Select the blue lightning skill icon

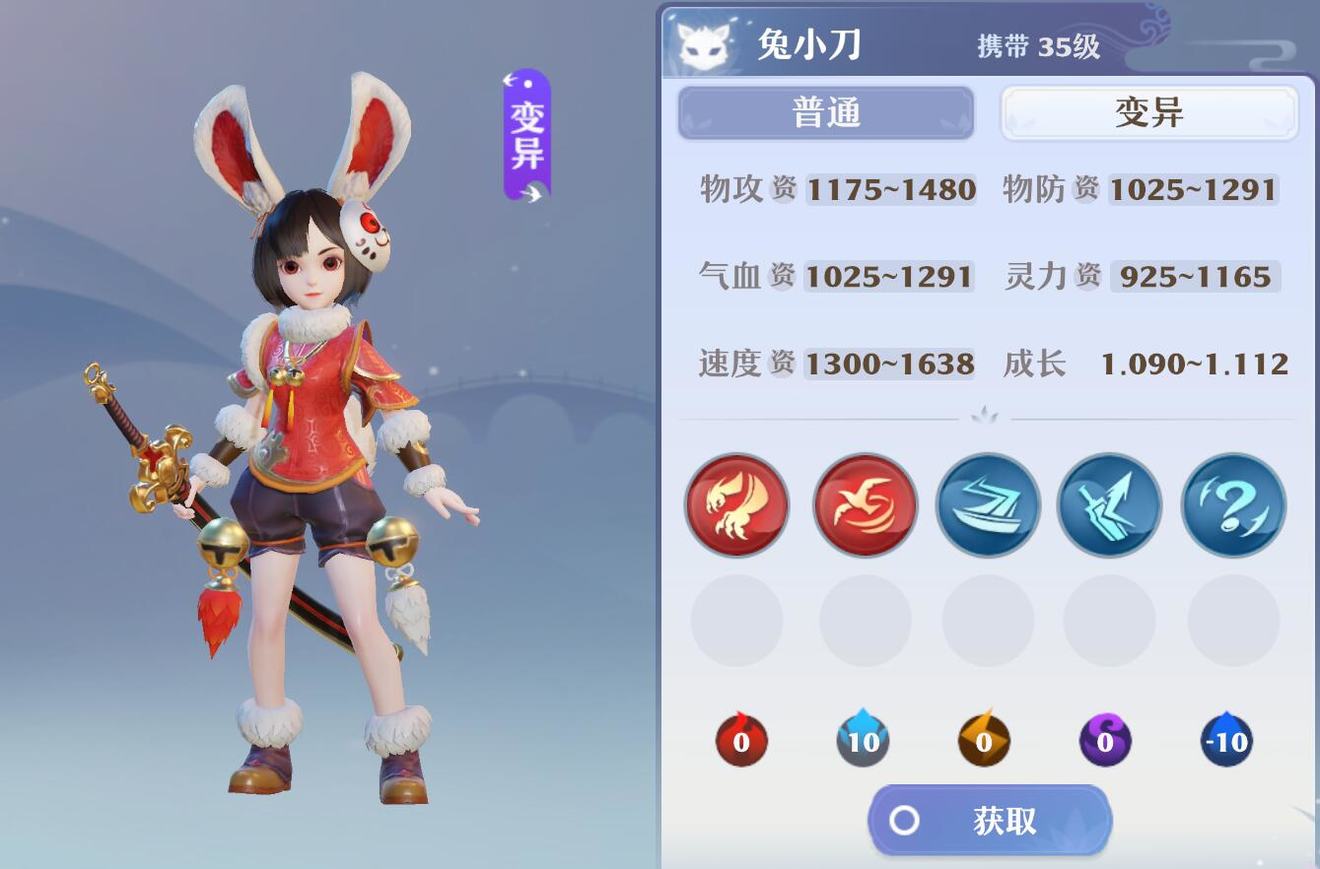tap(1109, 505)
